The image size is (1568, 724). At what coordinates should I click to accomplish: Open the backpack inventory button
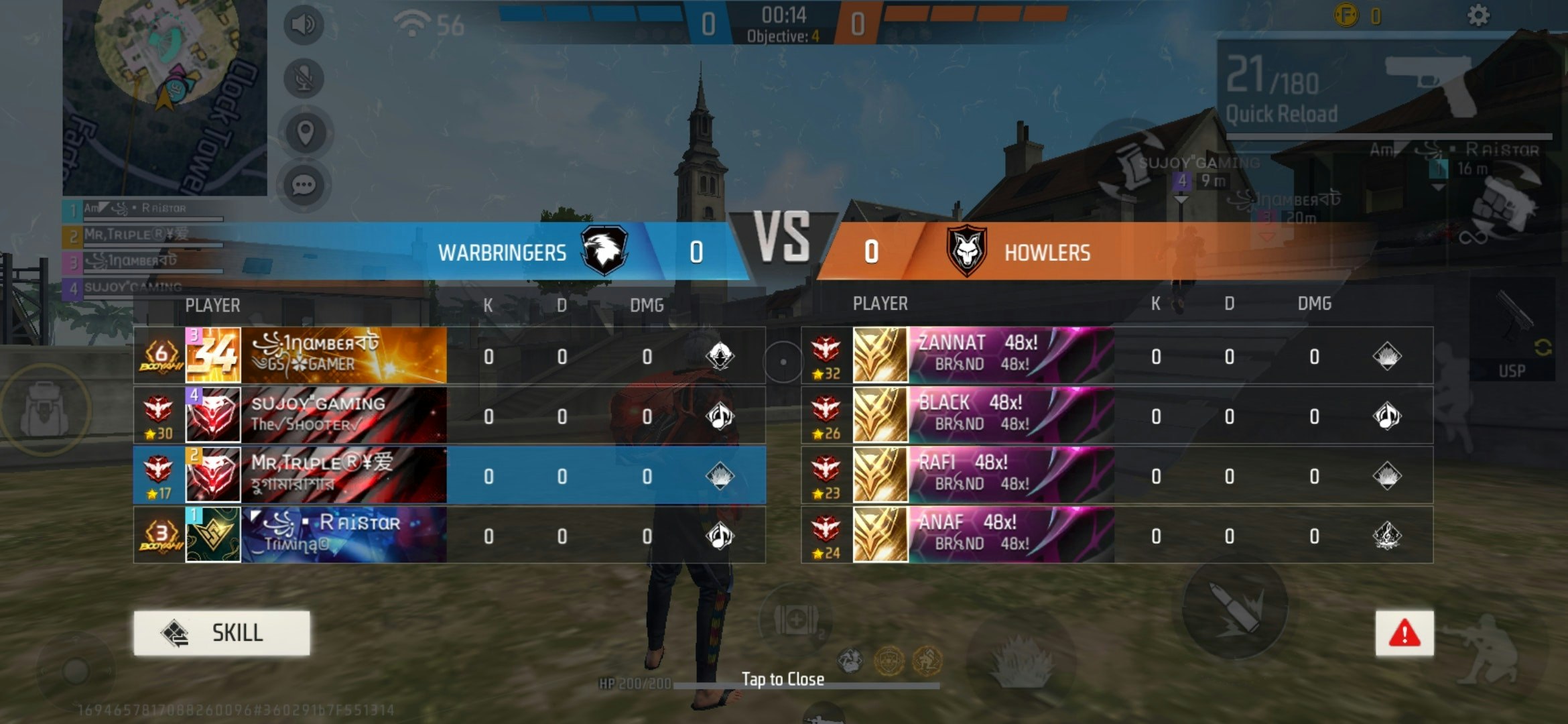44,409
